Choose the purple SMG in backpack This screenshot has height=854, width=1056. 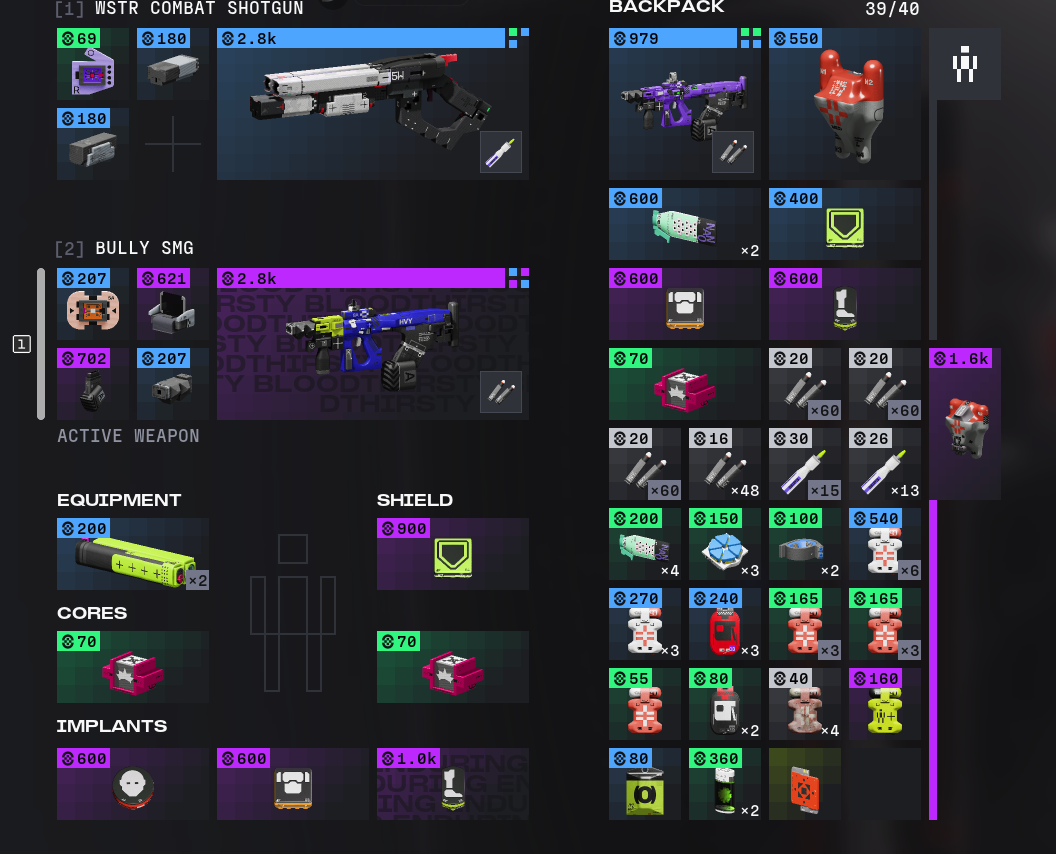pos(684,104)
